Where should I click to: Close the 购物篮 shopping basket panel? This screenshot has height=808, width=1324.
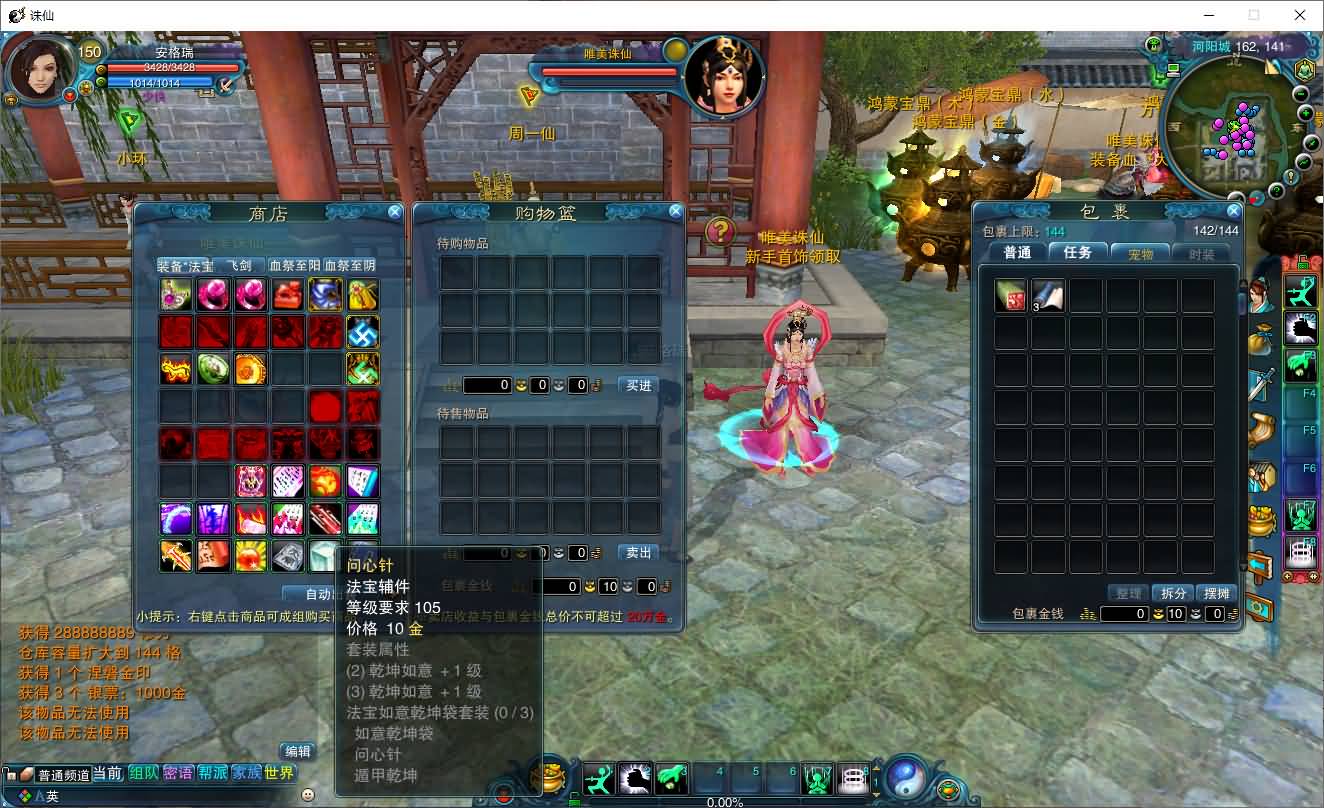(676, 212)
